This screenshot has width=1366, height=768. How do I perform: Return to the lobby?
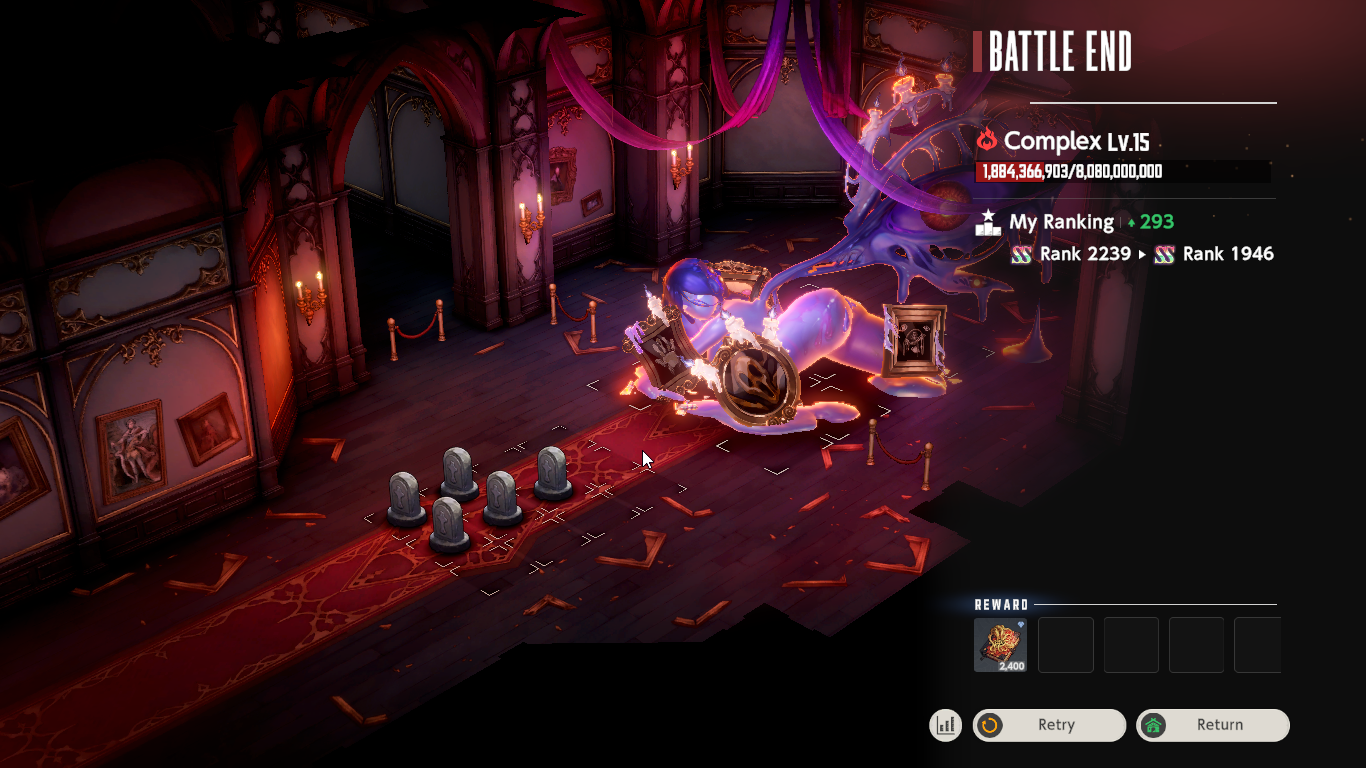point(1212,725)
